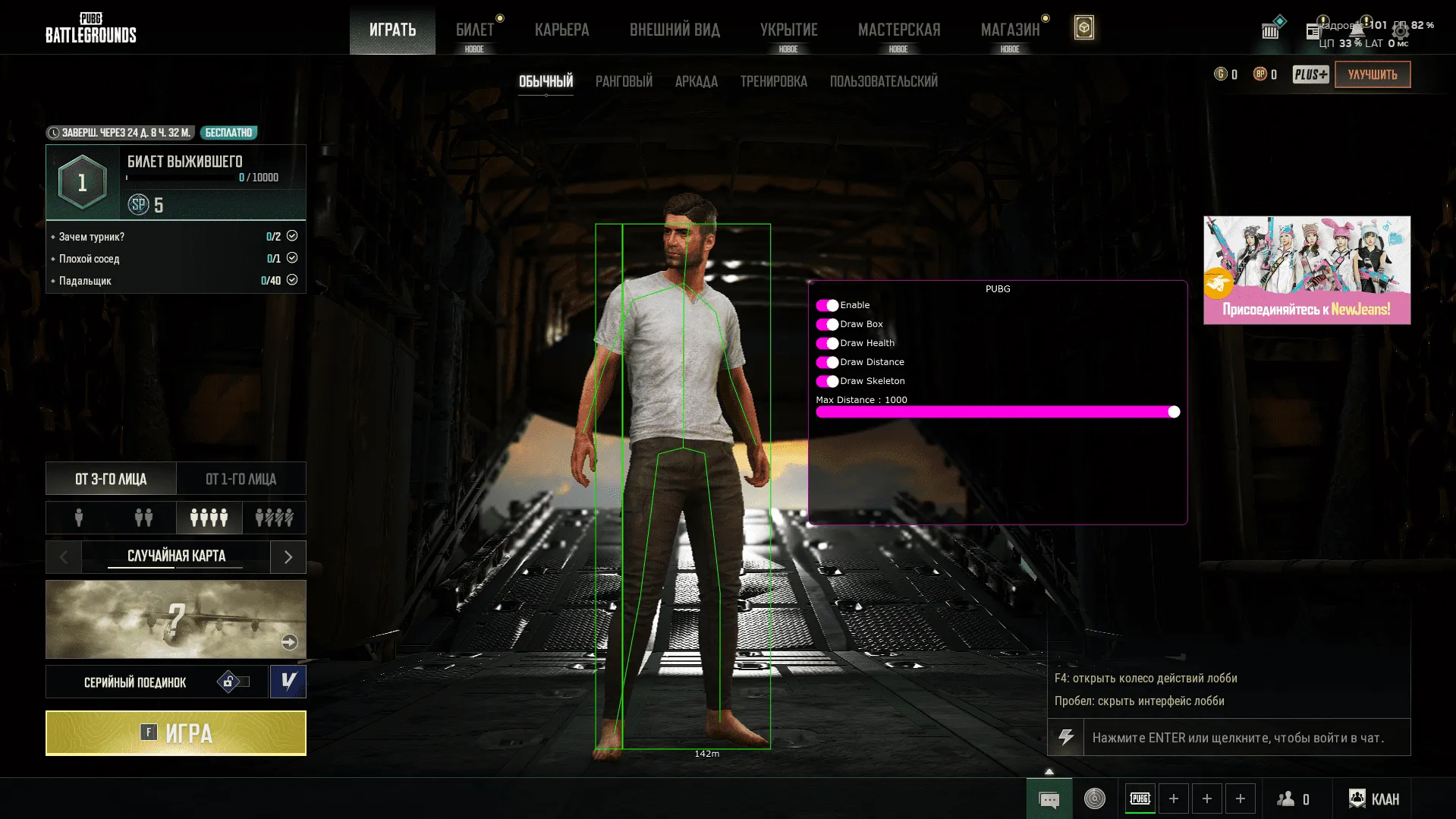Expand next map with right arrow
This screenshot has height=819, width=1456.
[288, 556]
